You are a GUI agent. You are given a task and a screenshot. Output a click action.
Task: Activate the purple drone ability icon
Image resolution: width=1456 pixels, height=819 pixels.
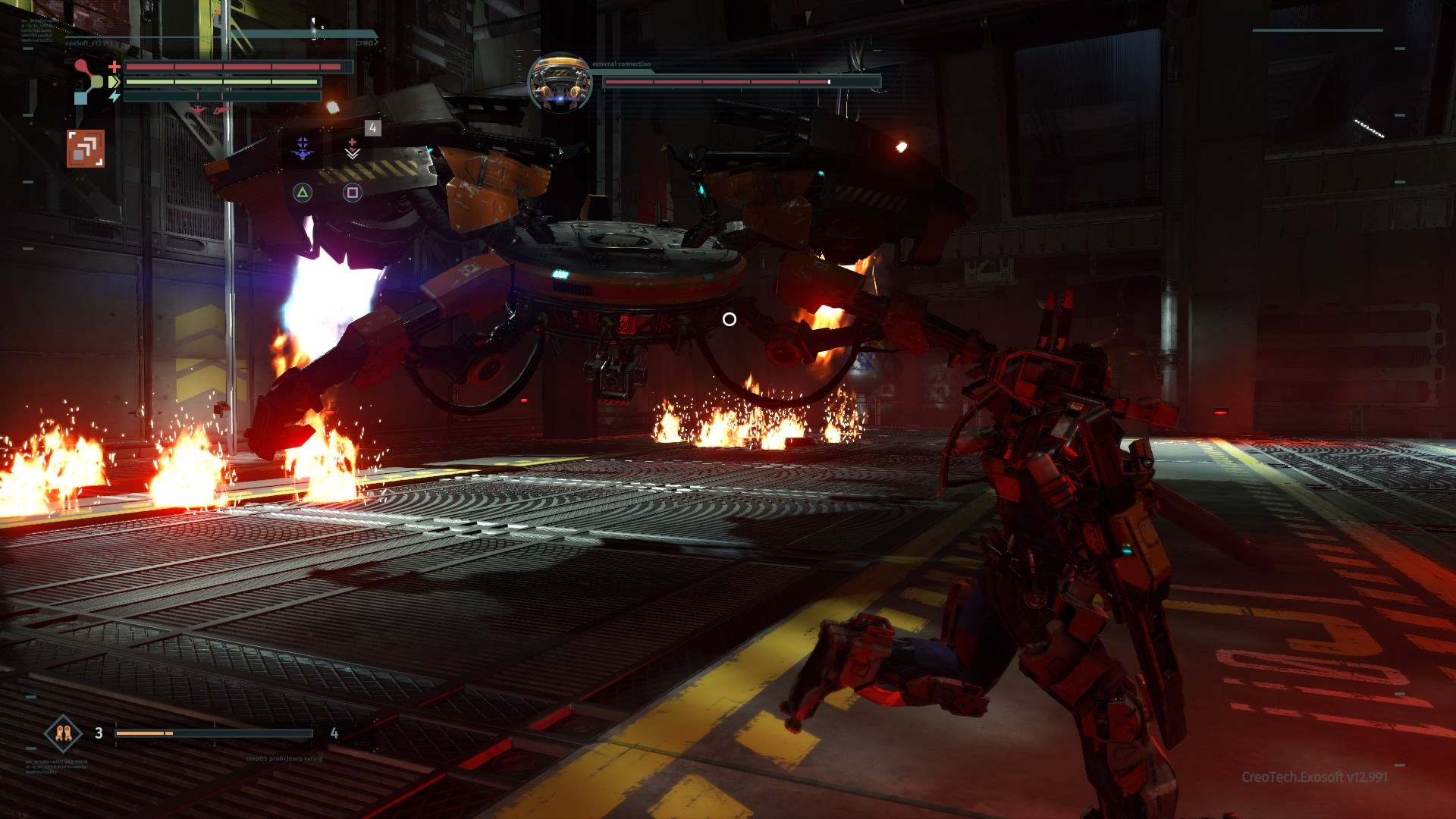coord(303,149)
